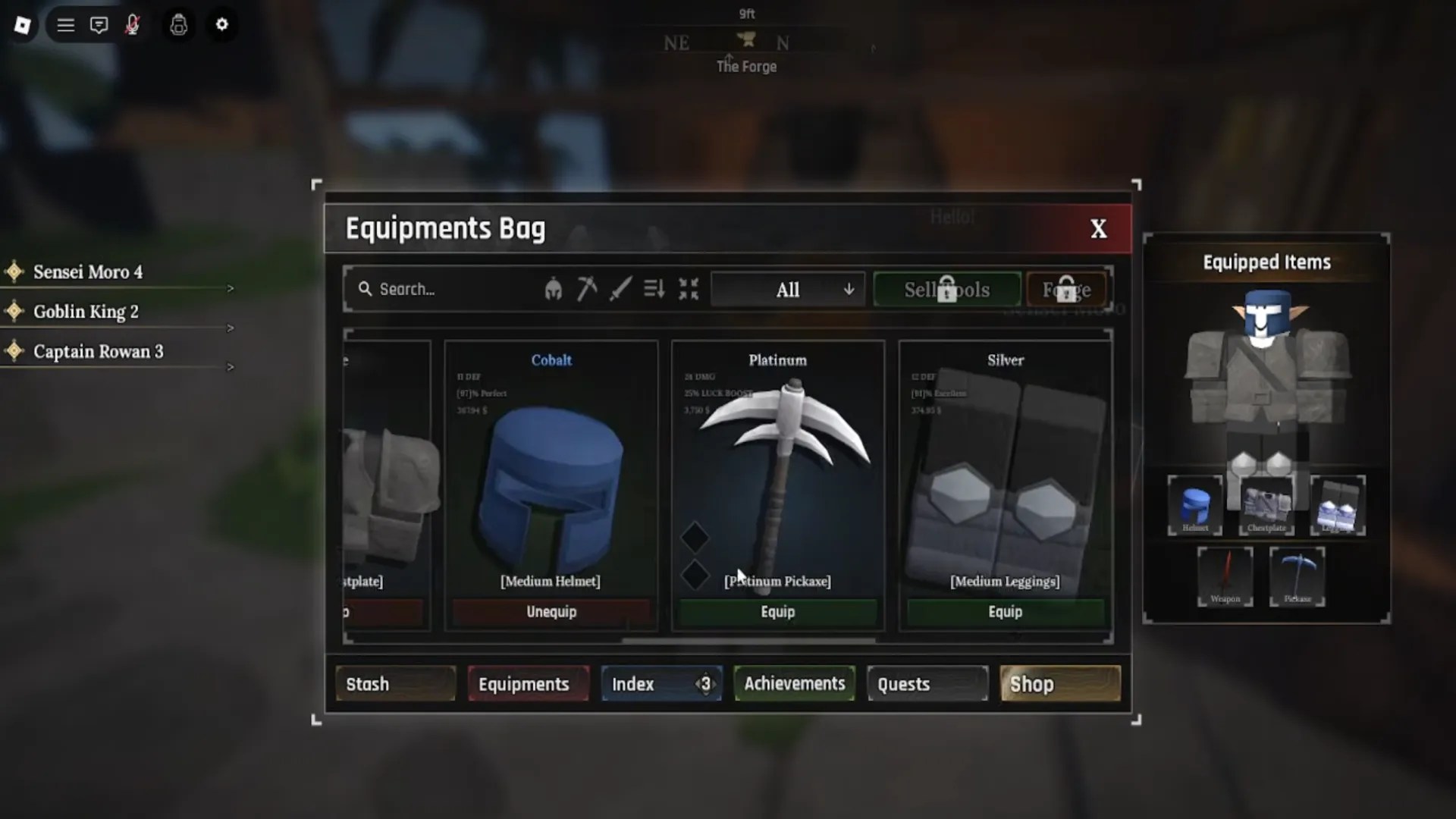Open the Roblox settings gear icon

tap(222, 25)
